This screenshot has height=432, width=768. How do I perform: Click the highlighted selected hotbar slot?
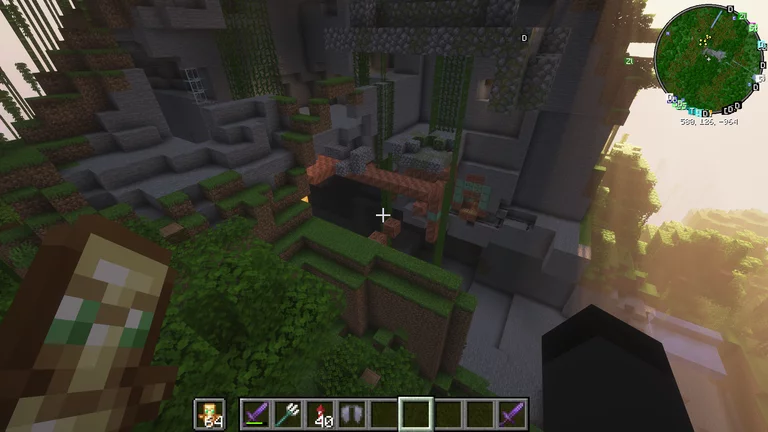point(416,414)
